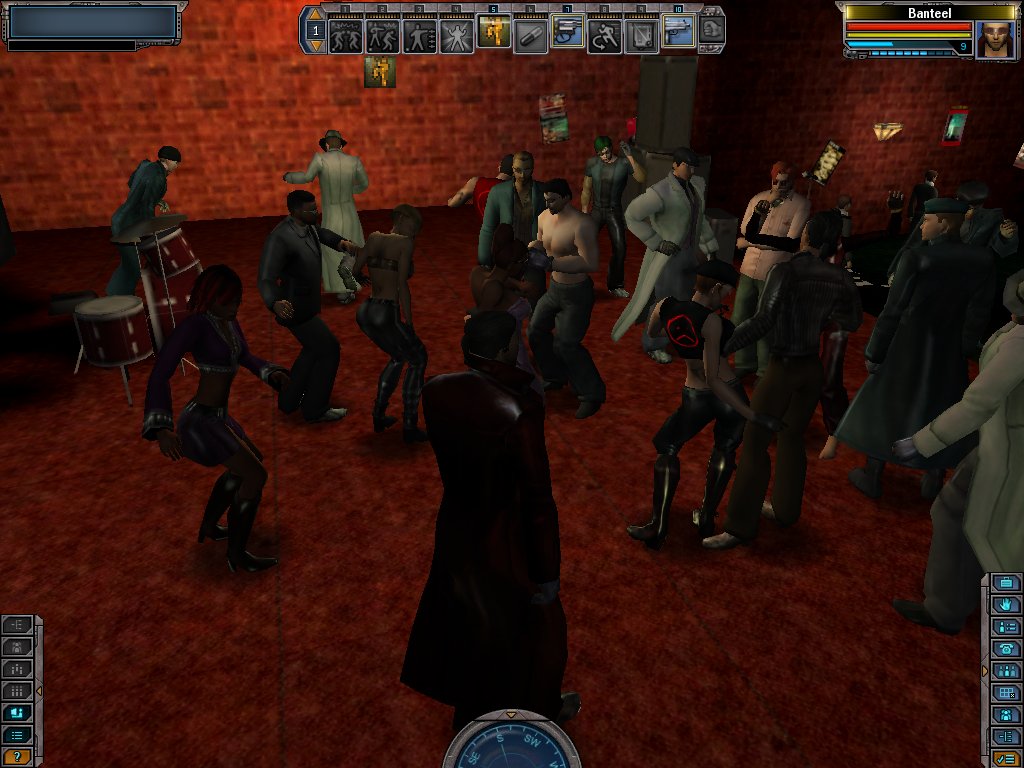Switch hotbar page with the up arrow

[x=315, y=16]
